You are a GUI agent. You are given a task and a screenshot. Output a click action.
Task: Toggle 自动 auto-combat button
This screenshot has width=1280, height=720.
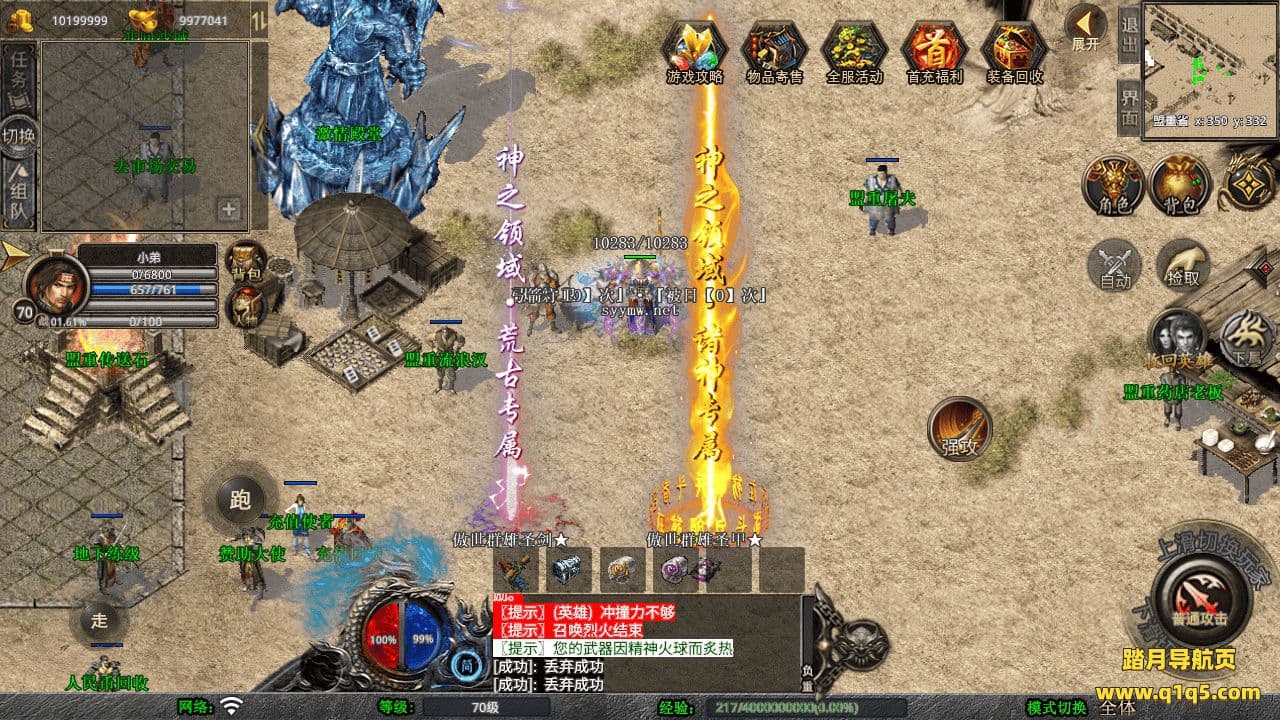point(1115,265)
